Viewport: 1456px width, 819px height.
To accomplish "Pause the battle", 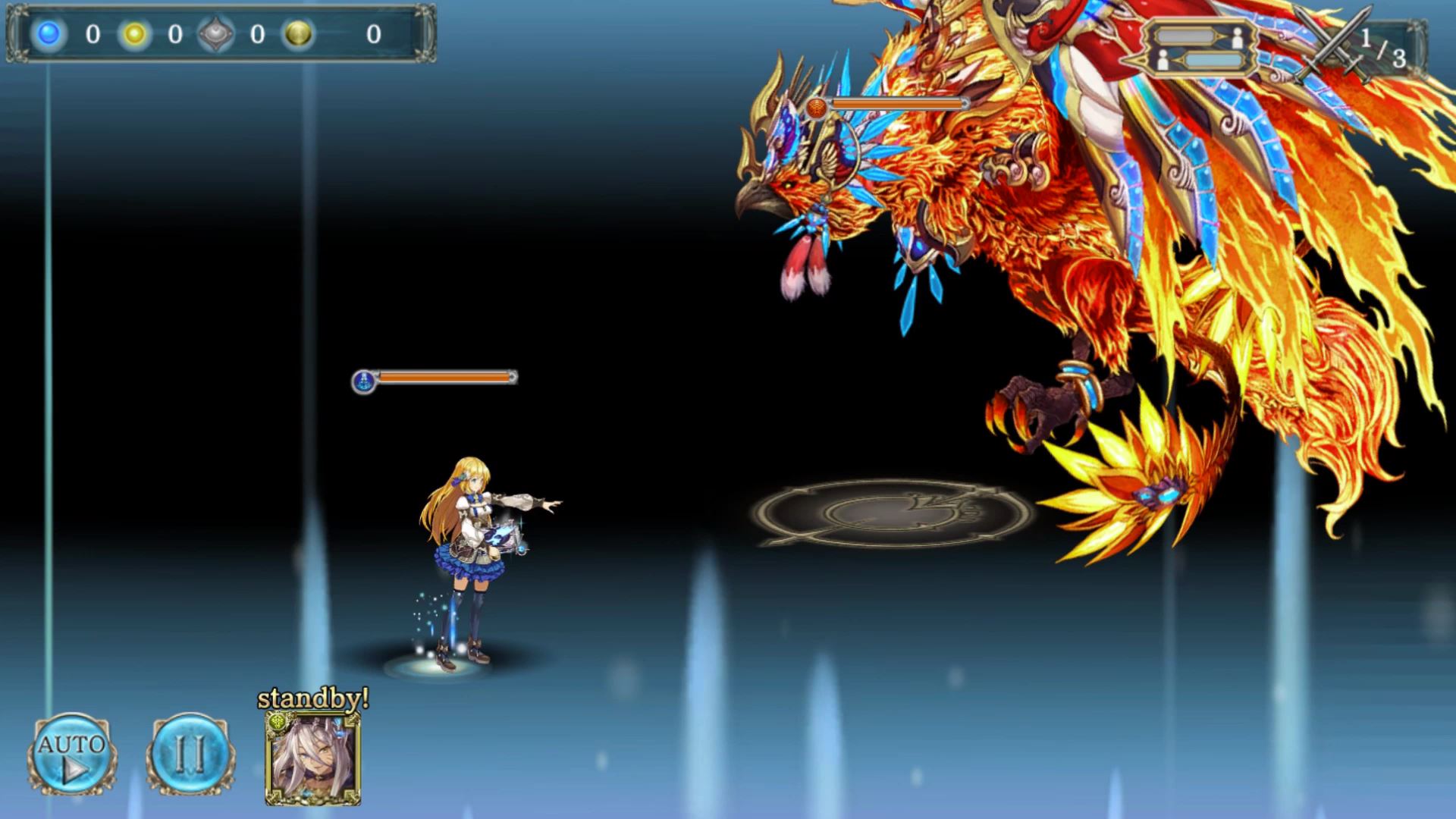I will [x=190, y=755].
